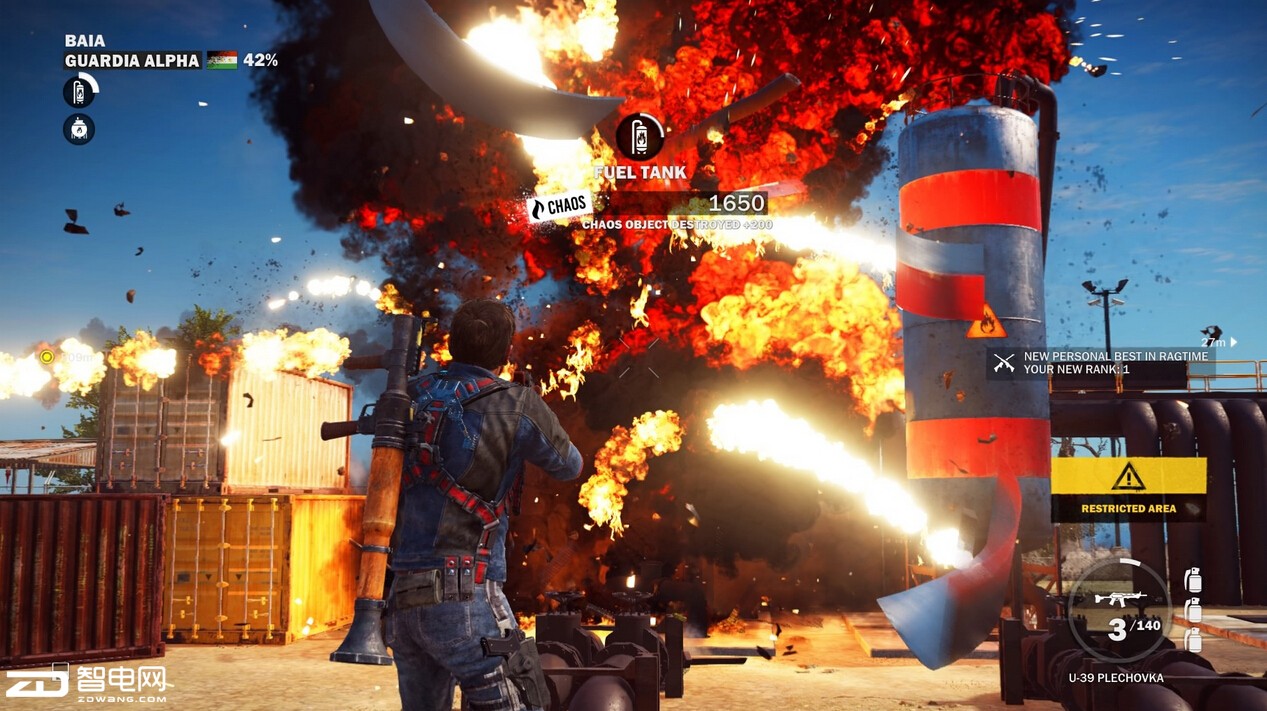Click the yellow Restricted Area warning banner
Screen dimensions: 1267x711
point(1128,486)
